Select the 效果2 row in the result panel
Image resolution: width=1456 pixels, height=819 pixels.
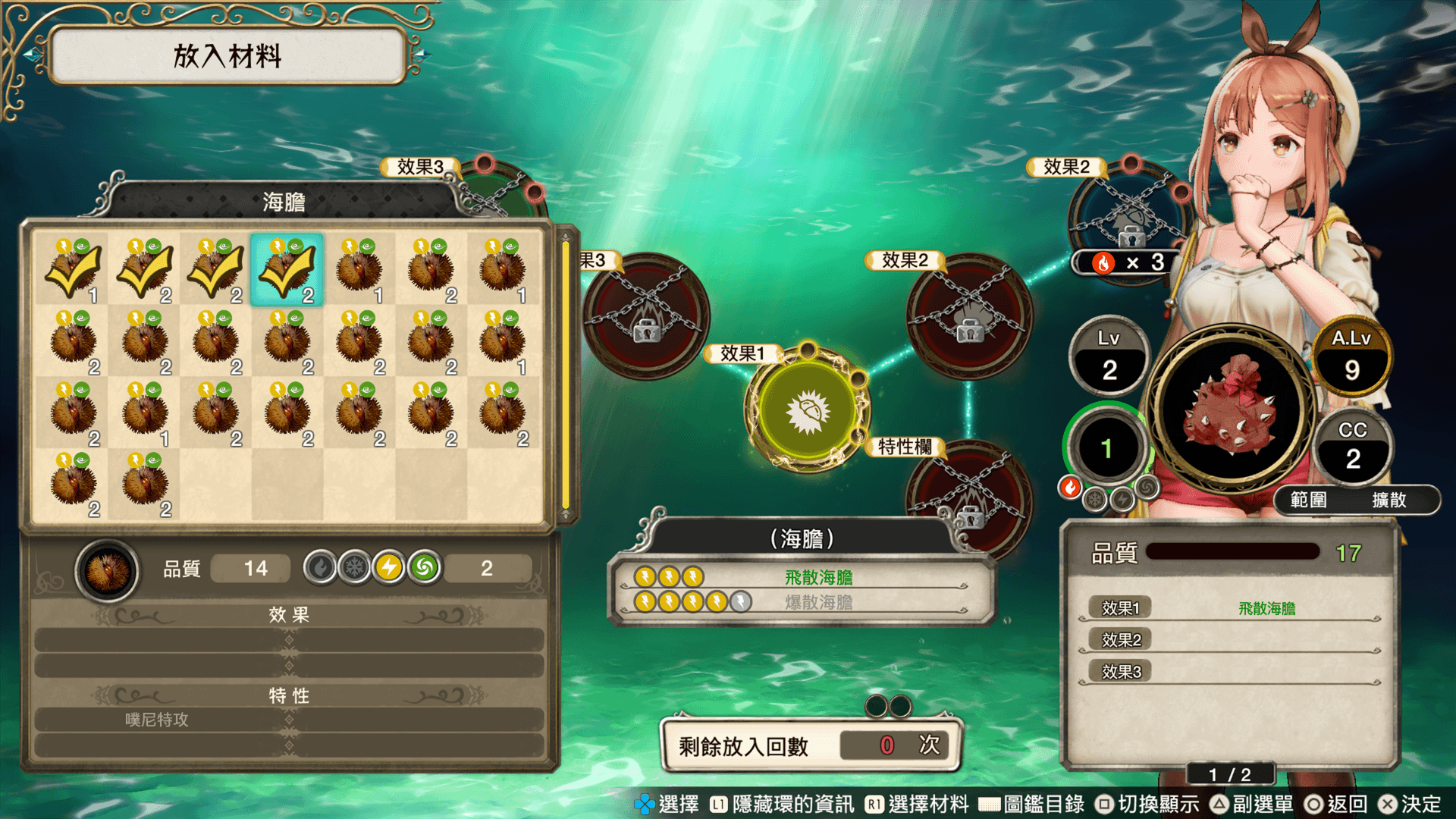pyautogui.click(x=1228, y=640)
